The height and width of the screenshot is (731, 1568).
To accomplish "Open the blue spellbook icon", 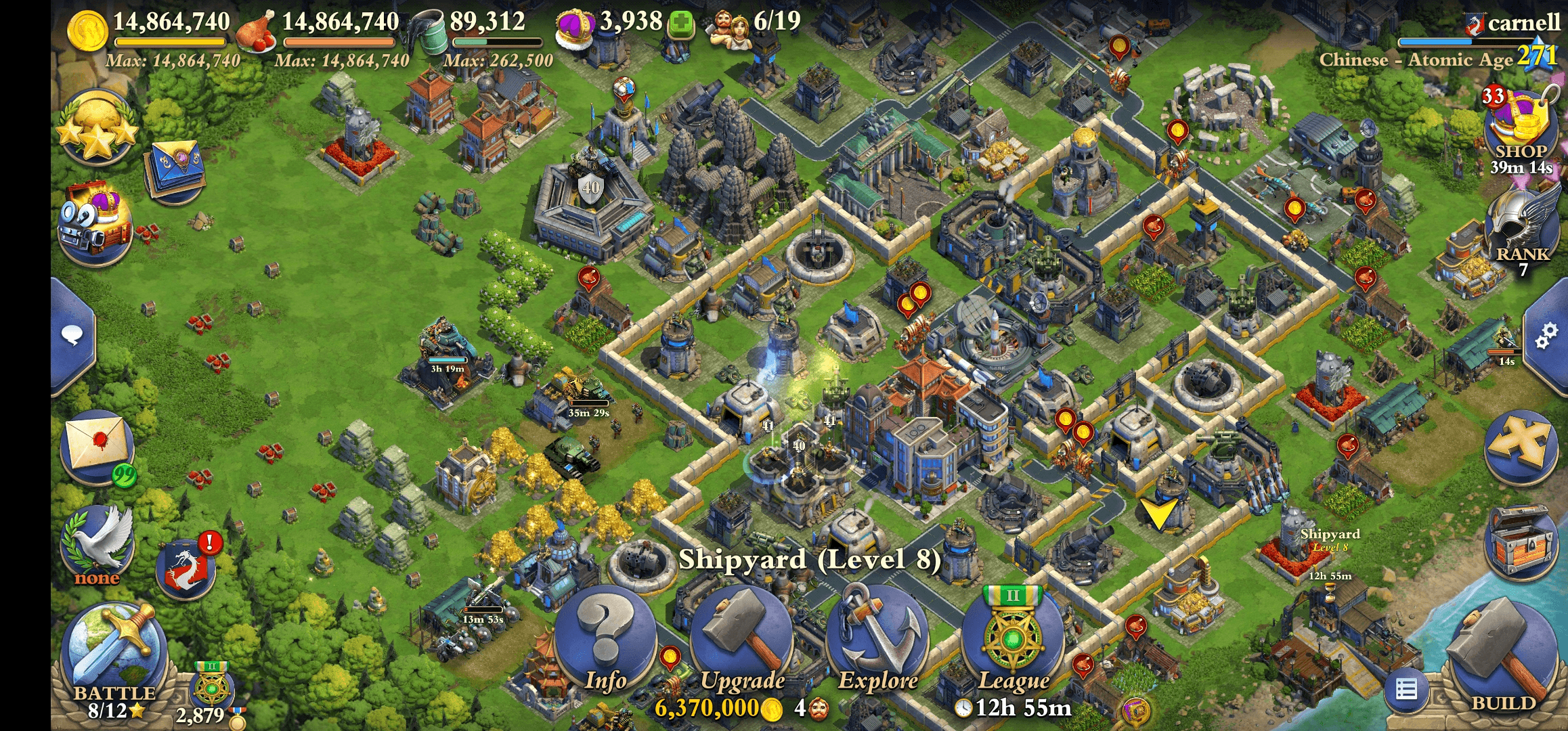I will tap(174, 169).
